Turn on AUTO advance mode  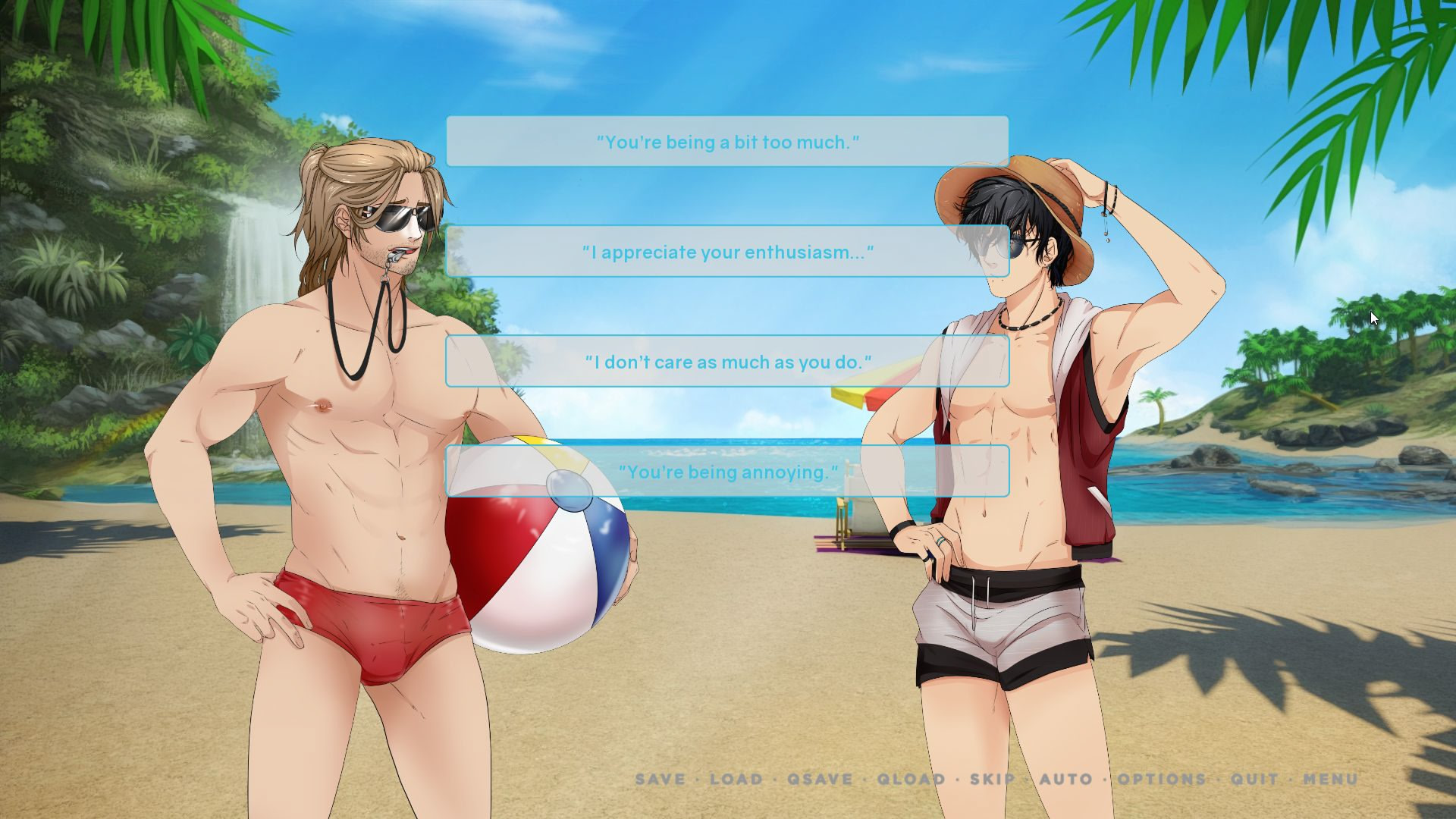coord(1066,780)
